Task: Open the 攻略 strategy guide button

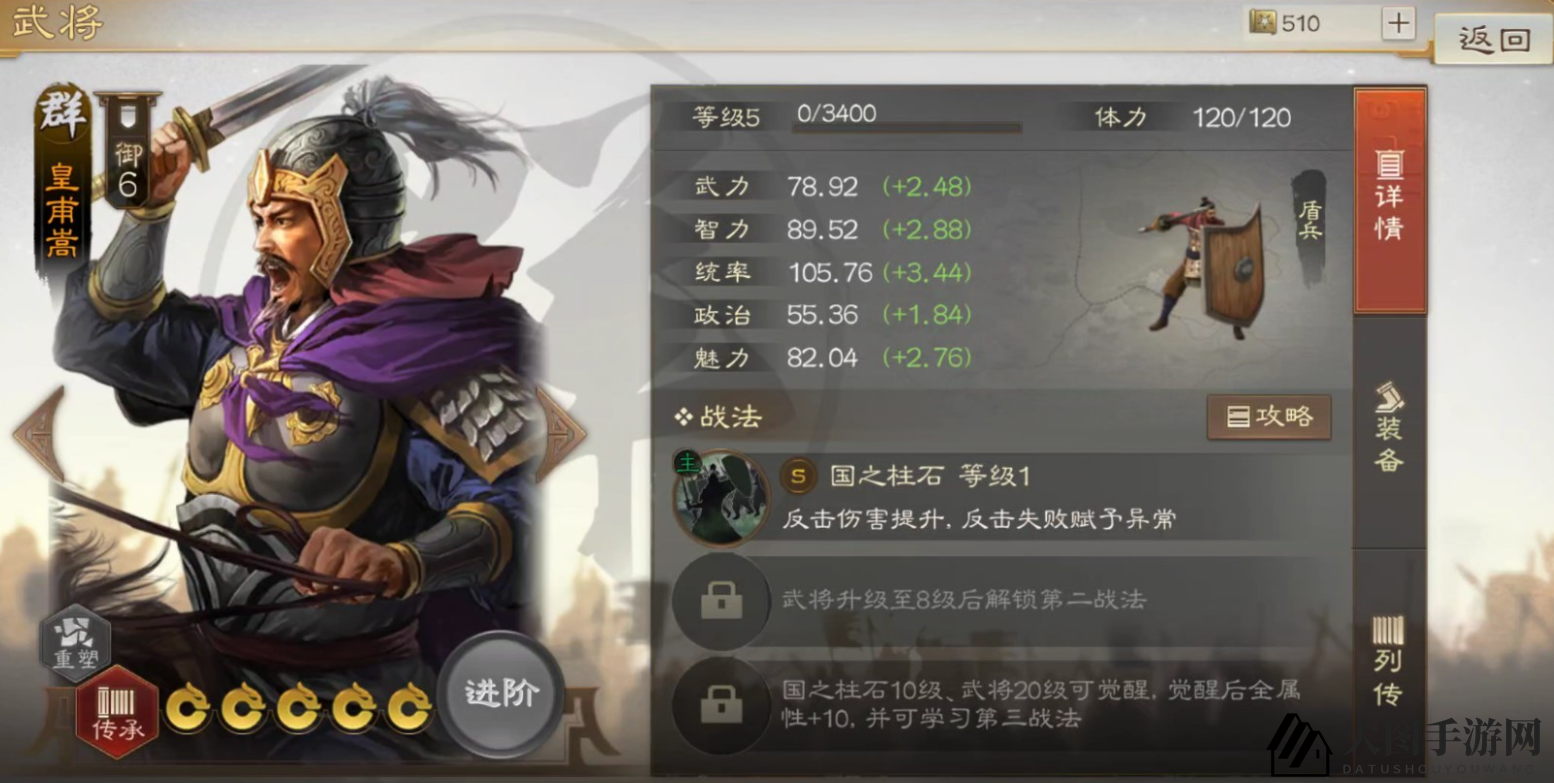Action: coord(1268,418)
